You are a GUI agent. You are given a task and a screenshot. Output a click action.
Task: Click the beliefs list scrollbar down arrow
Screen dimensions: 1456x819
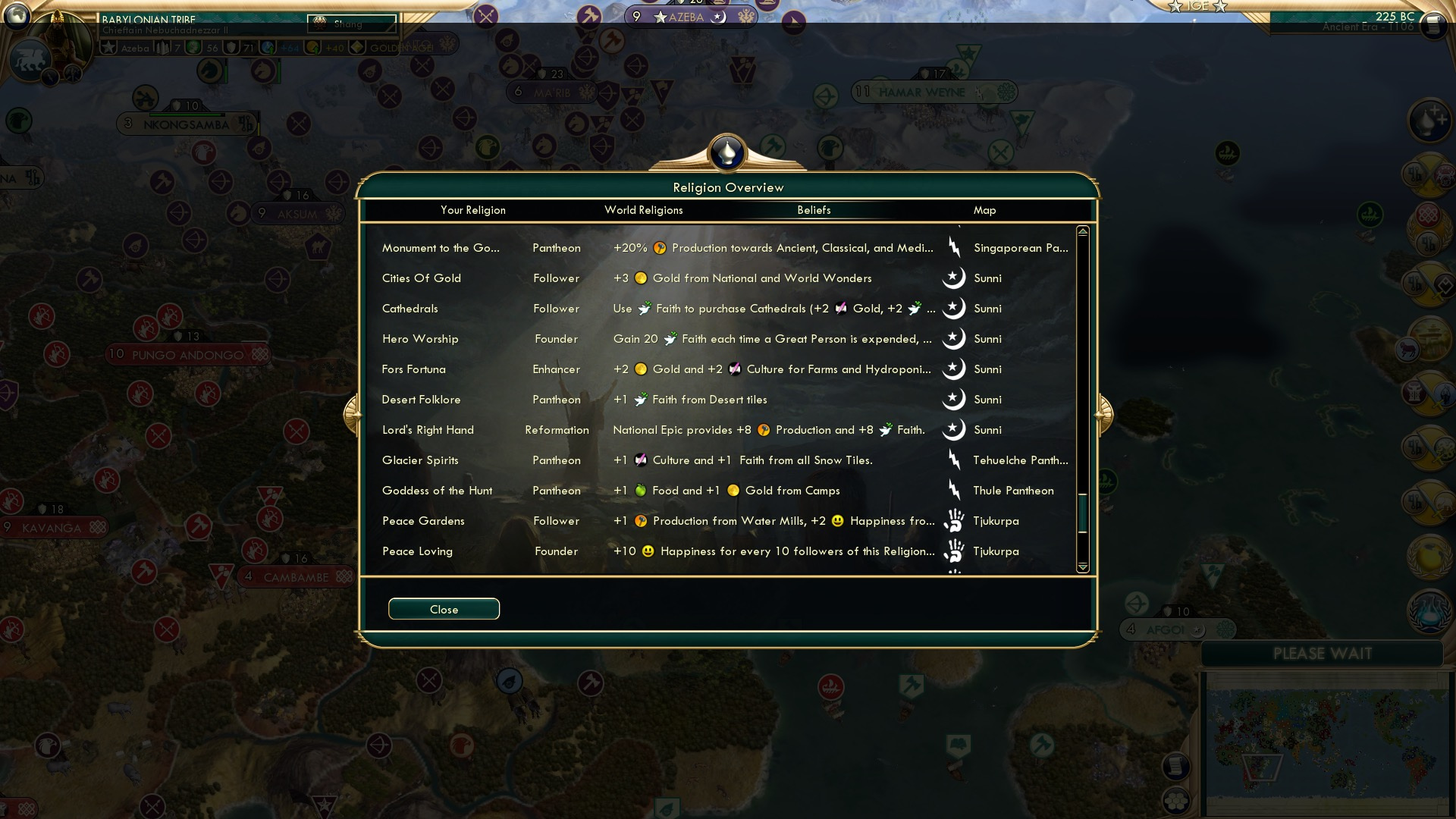point(1082,567)
